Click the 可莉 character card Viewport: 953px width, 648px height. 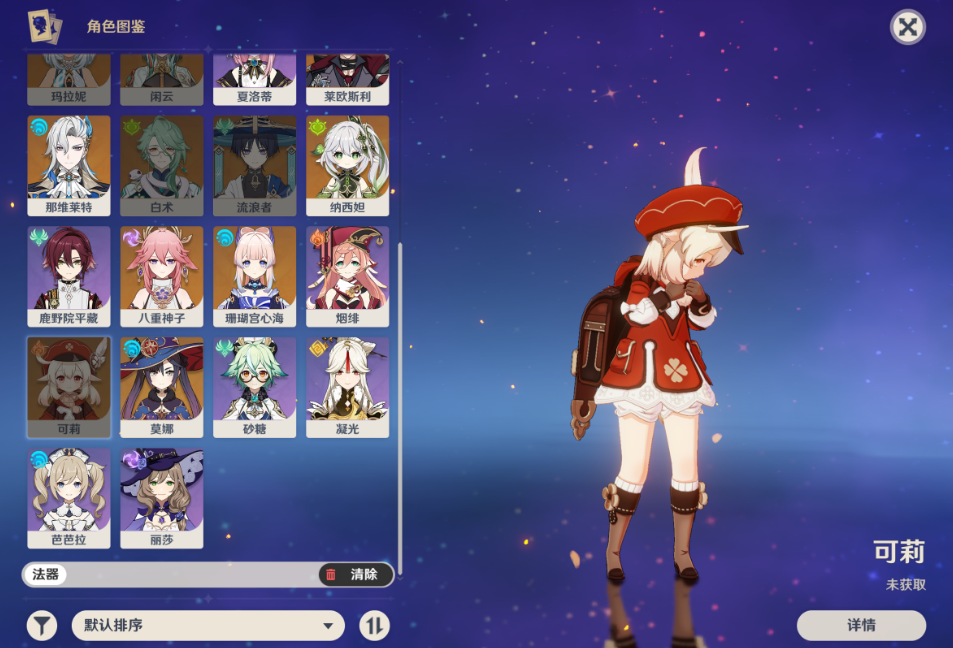[69, 387]
